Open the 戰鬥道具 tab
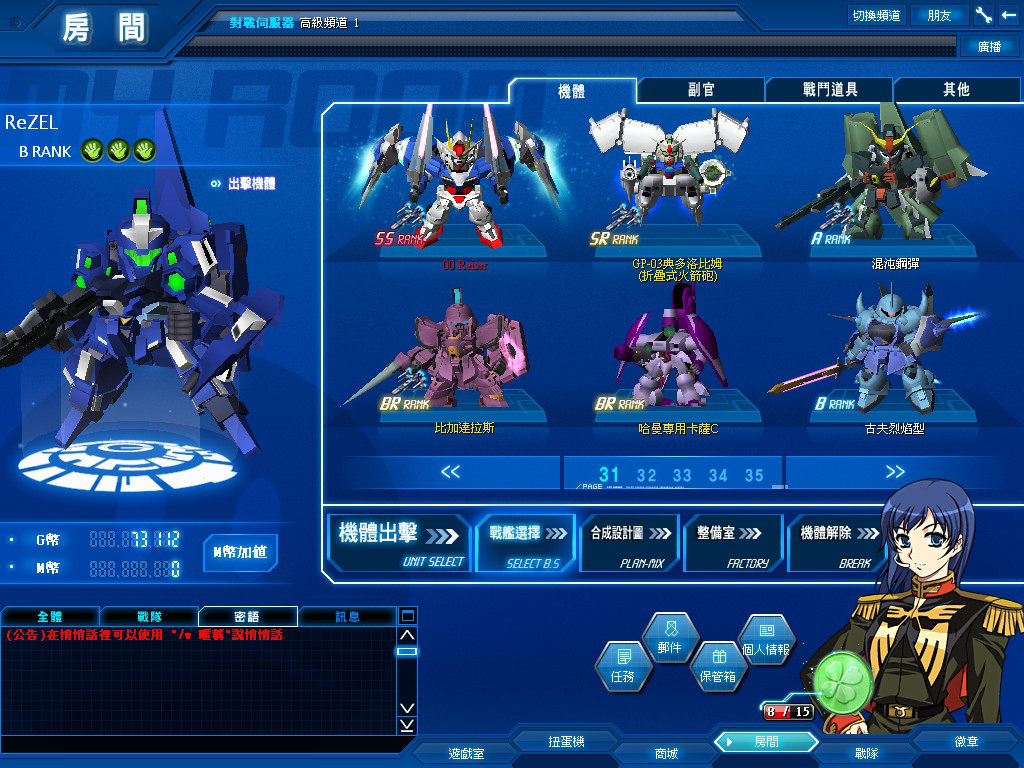The image size is (1024, 768). point(829,90)
